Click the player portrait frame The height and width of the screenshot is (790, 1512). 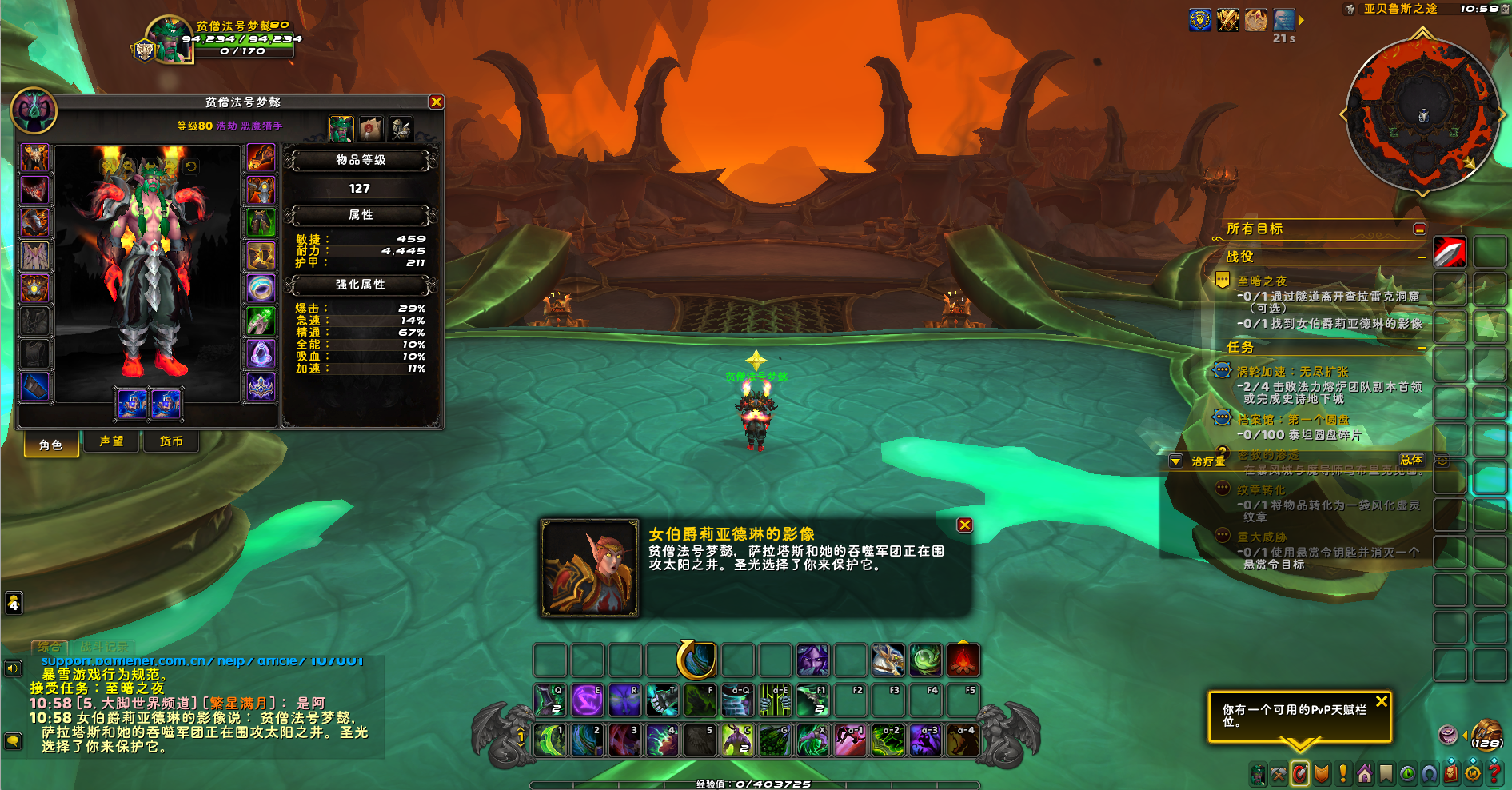point(170,40)
